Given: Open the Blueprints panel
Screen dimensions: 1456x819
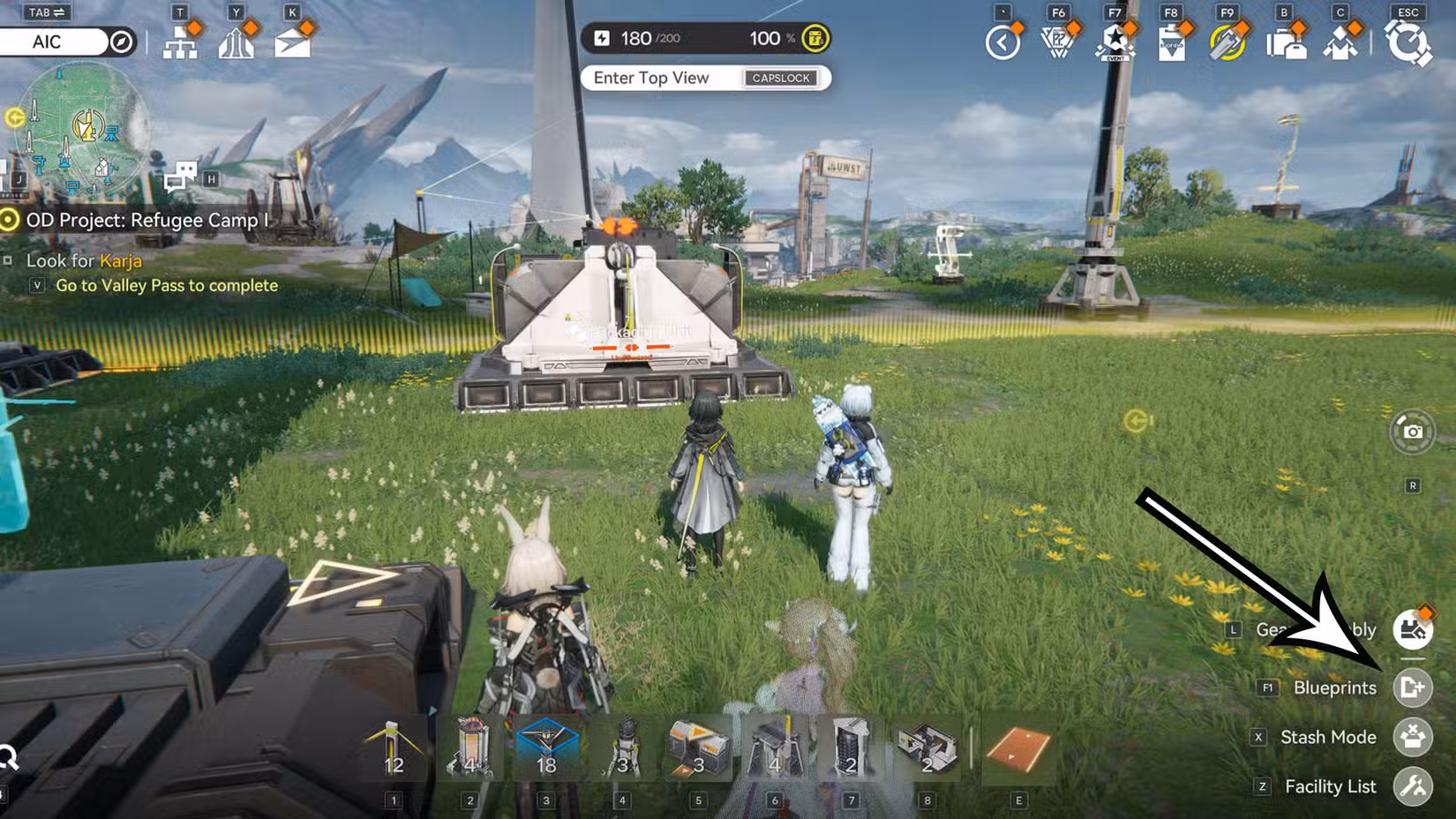Looking at the screenshot, I should [1413, 688].
